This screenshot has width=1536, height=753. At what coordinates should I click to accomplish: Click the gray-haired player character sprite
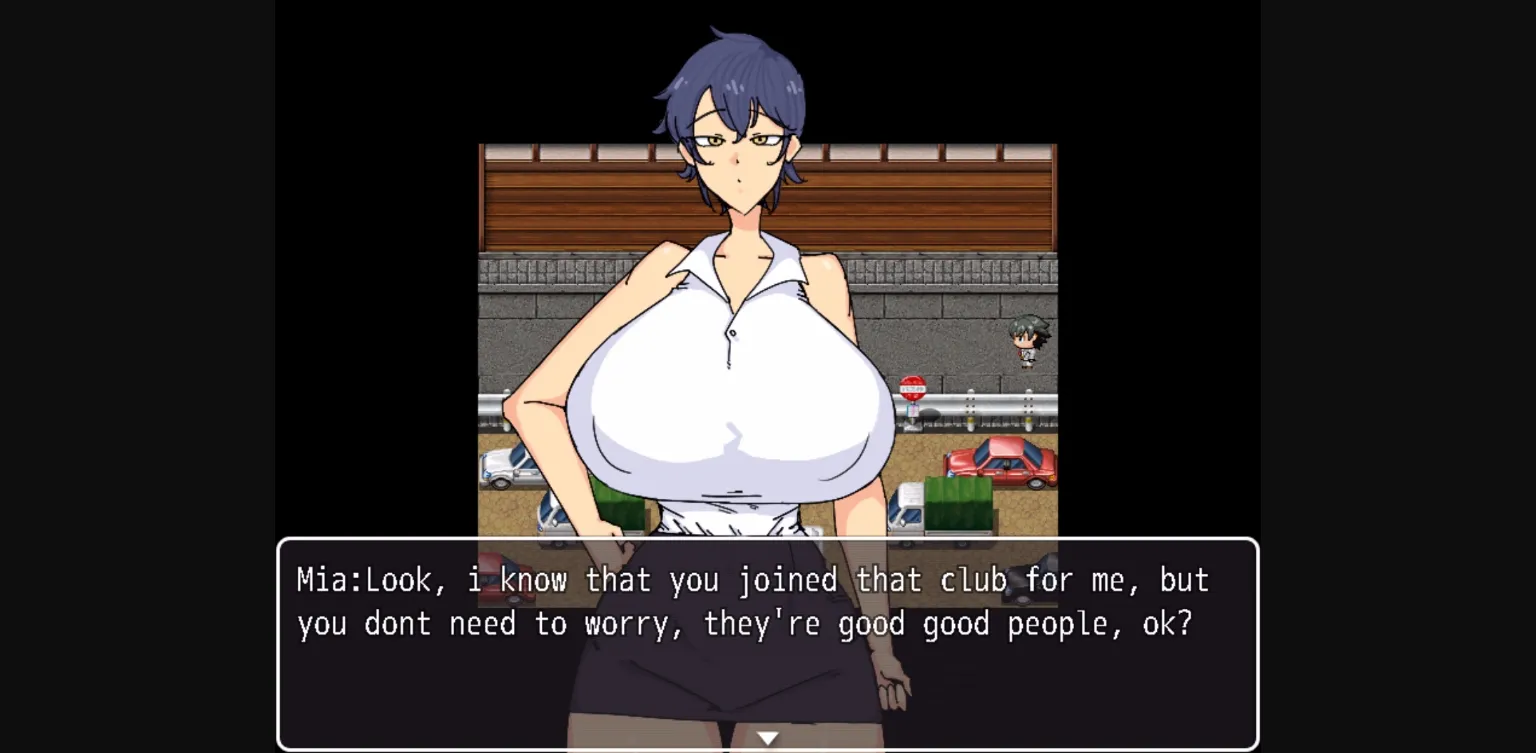click(1028, 340)
